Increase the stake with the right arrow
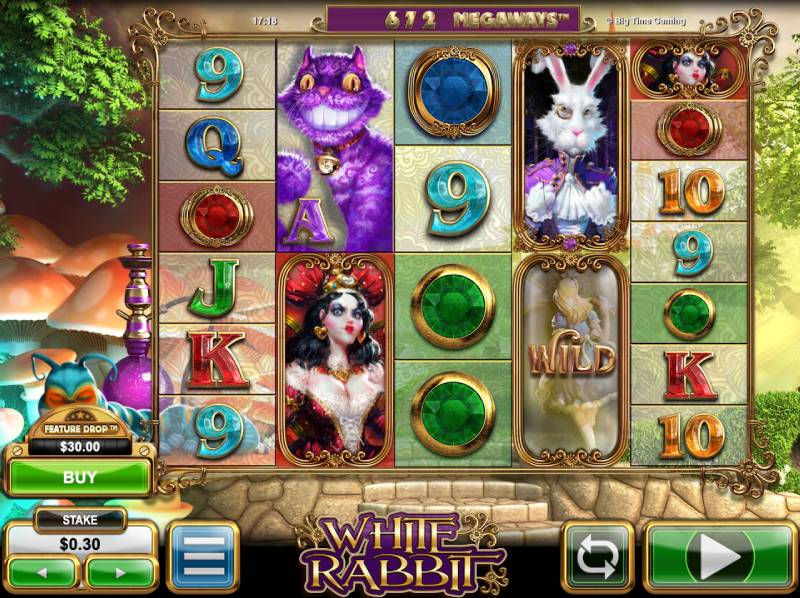The image size is (800, 598). click(x=118, y=573)
